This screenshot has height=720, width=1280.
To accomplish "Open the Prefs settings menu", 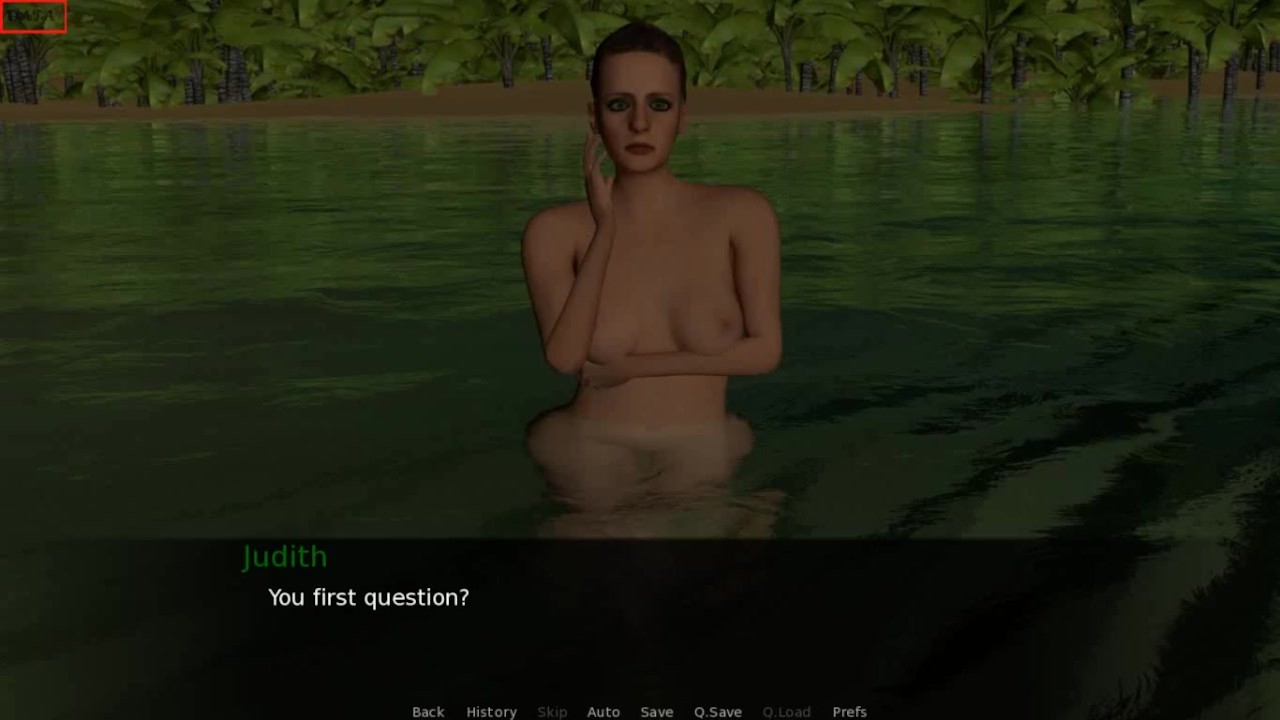I will pos(849,712).
